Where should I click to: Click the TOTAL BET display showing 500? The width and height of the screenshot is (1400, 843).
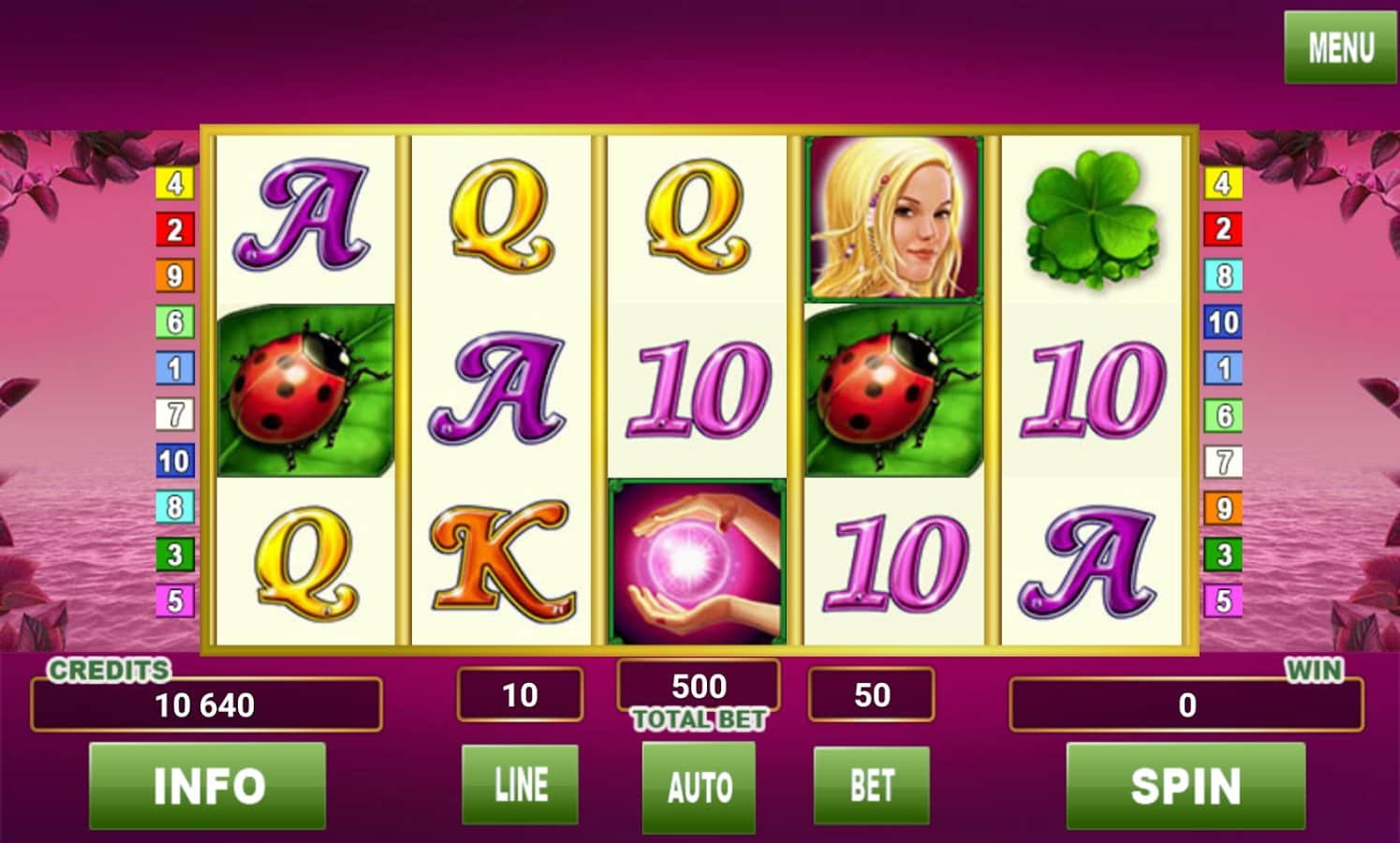(x=697, y=686)
